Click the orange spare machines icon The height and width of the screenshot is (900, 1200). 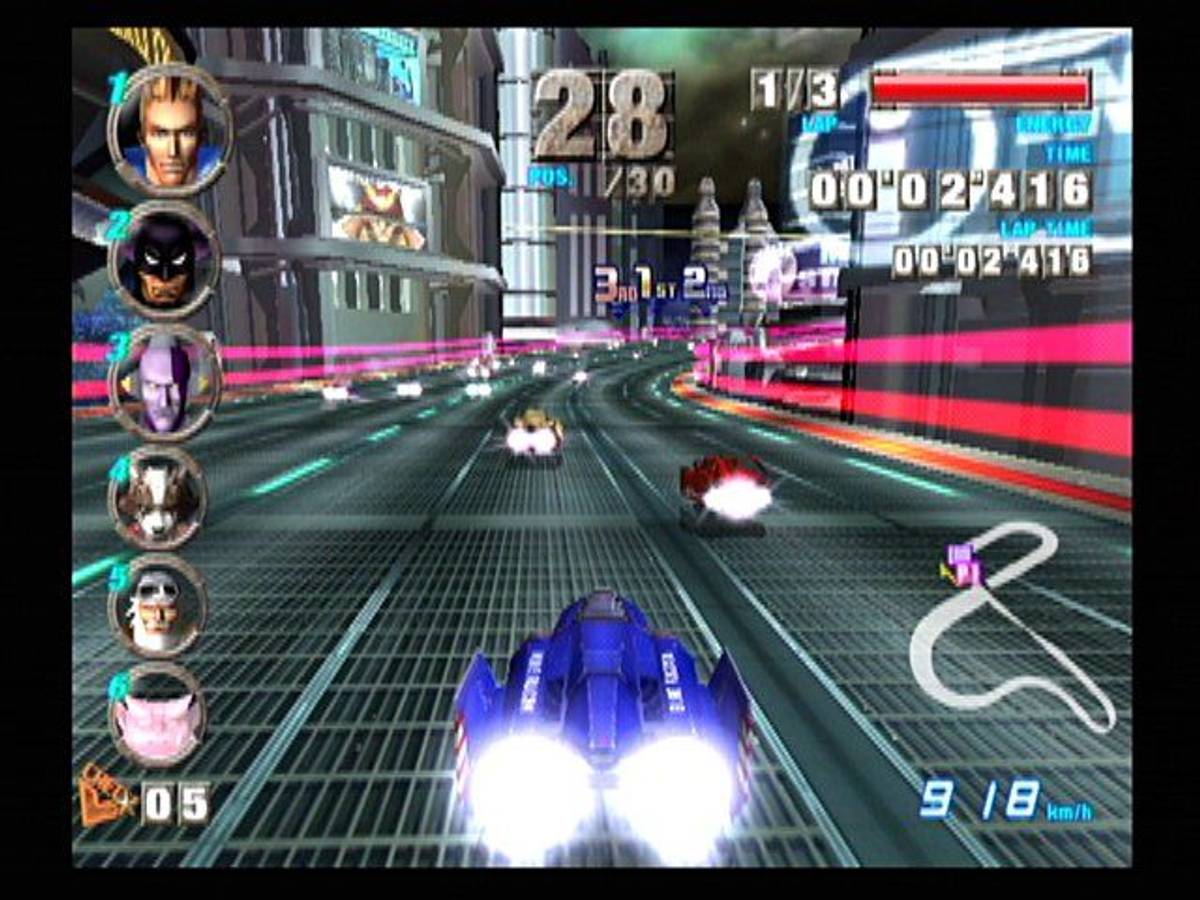click(106, 799)
